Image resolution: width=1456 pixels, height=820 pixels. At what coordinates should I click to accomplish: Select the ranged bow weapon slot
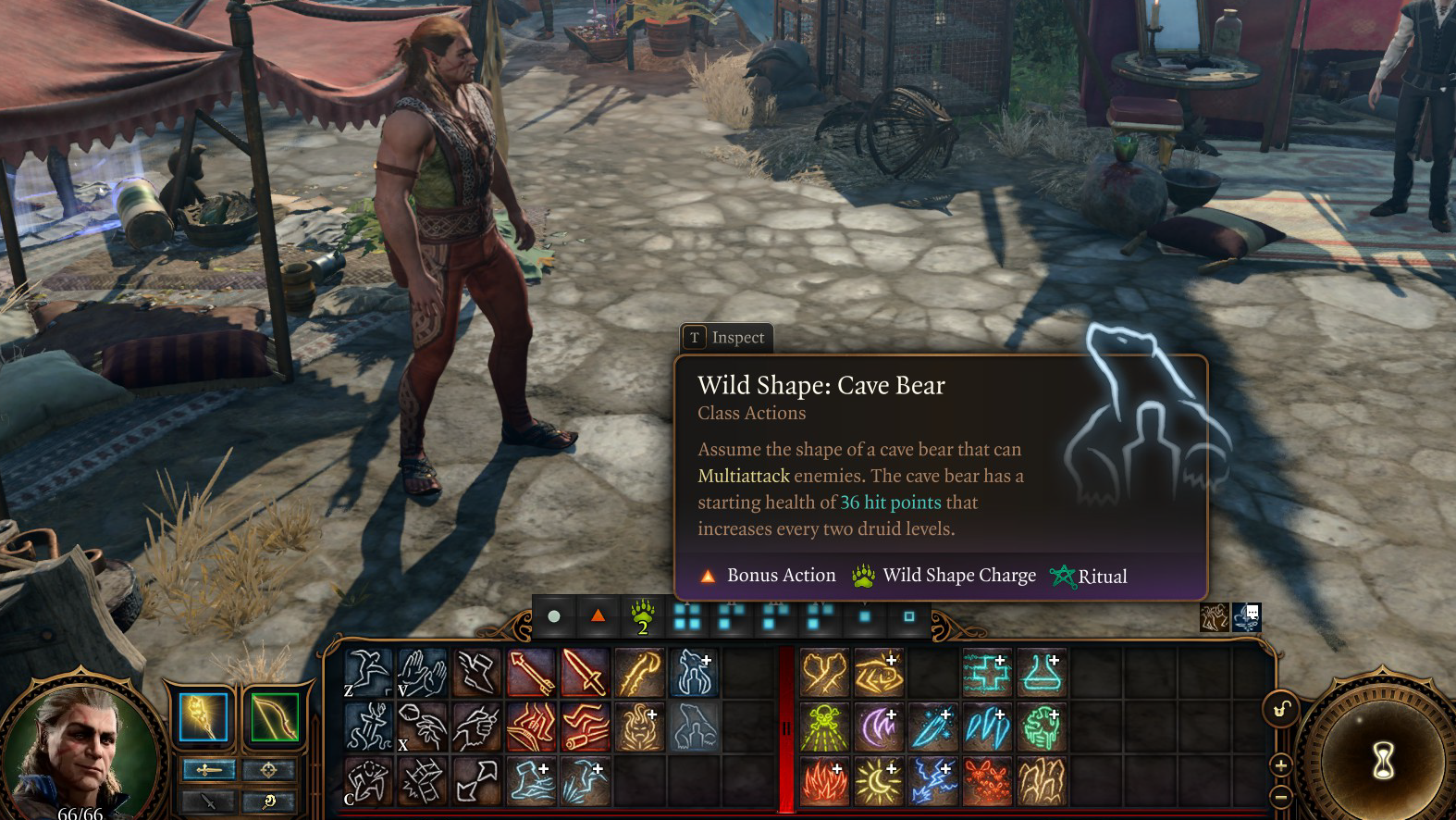(x=275, y=717)
